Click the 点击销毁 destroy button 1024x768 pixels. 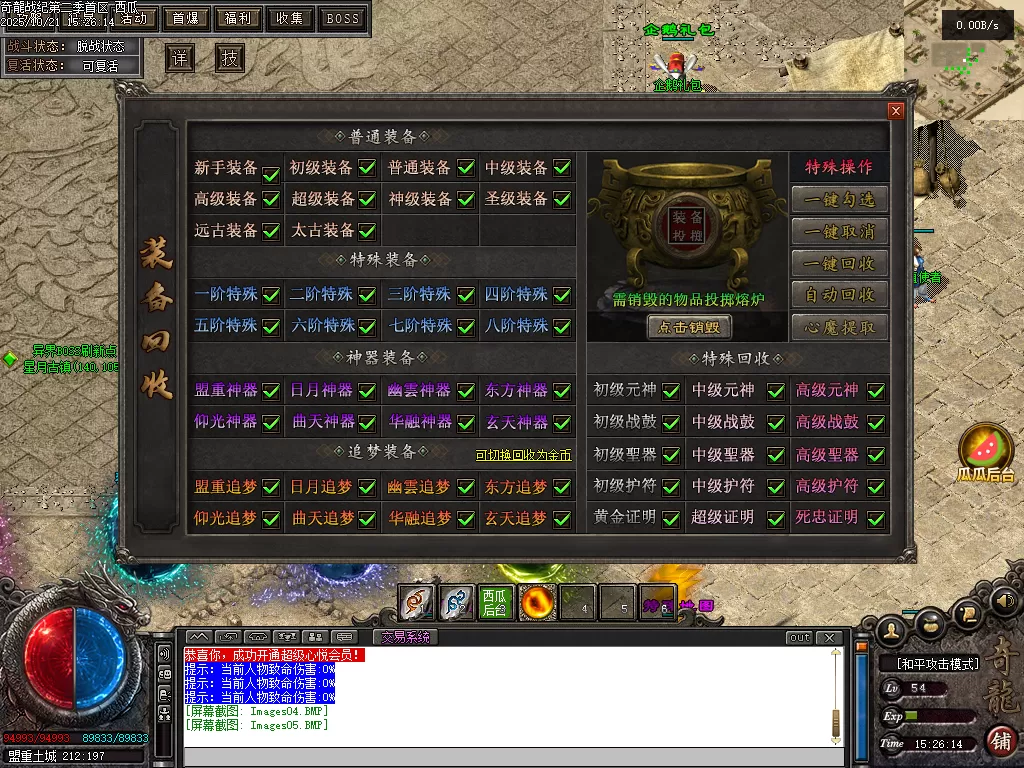click(689, 327)
